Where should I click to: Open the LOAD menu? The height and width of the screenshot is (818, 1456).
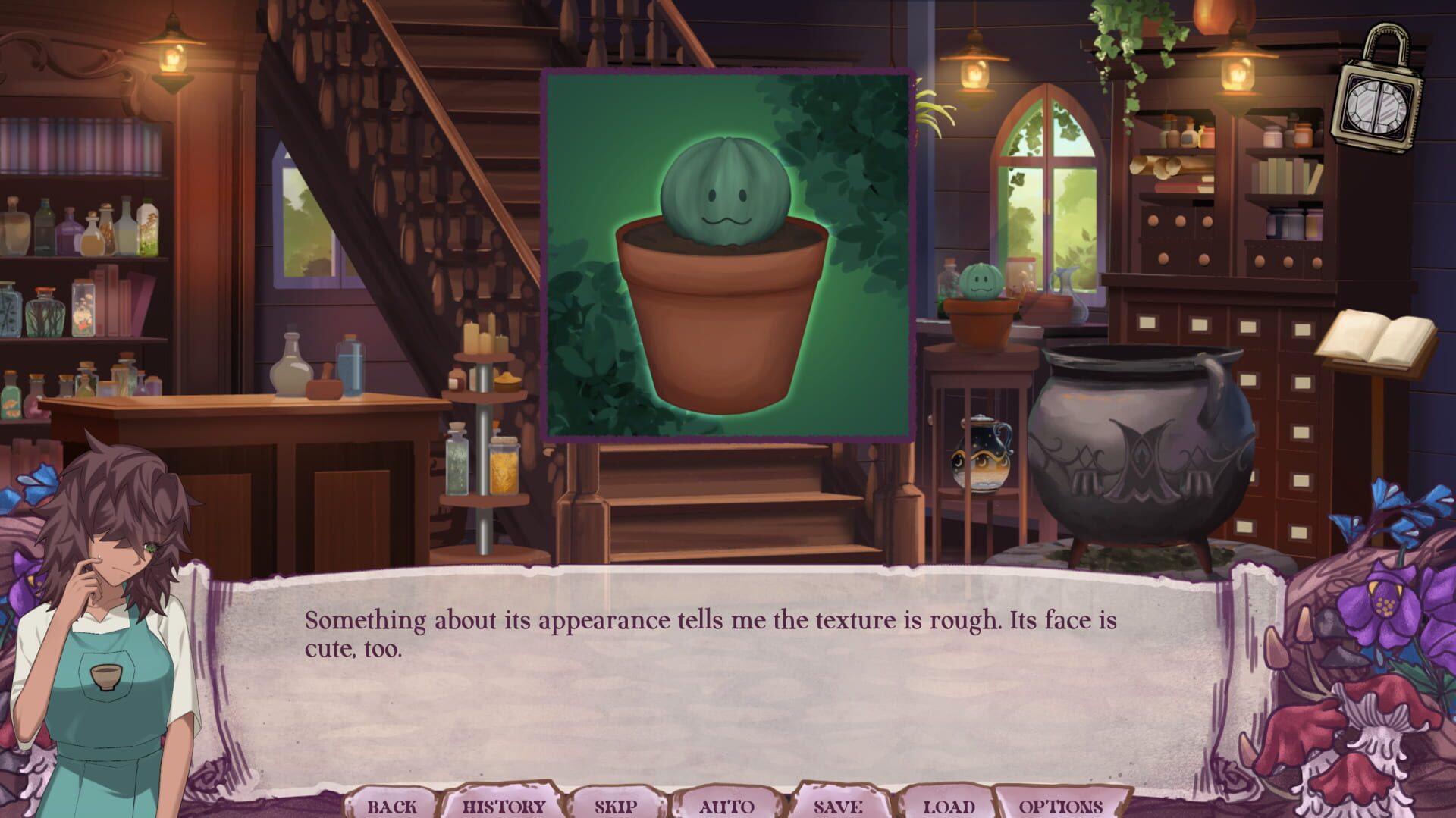coord(946,807)
